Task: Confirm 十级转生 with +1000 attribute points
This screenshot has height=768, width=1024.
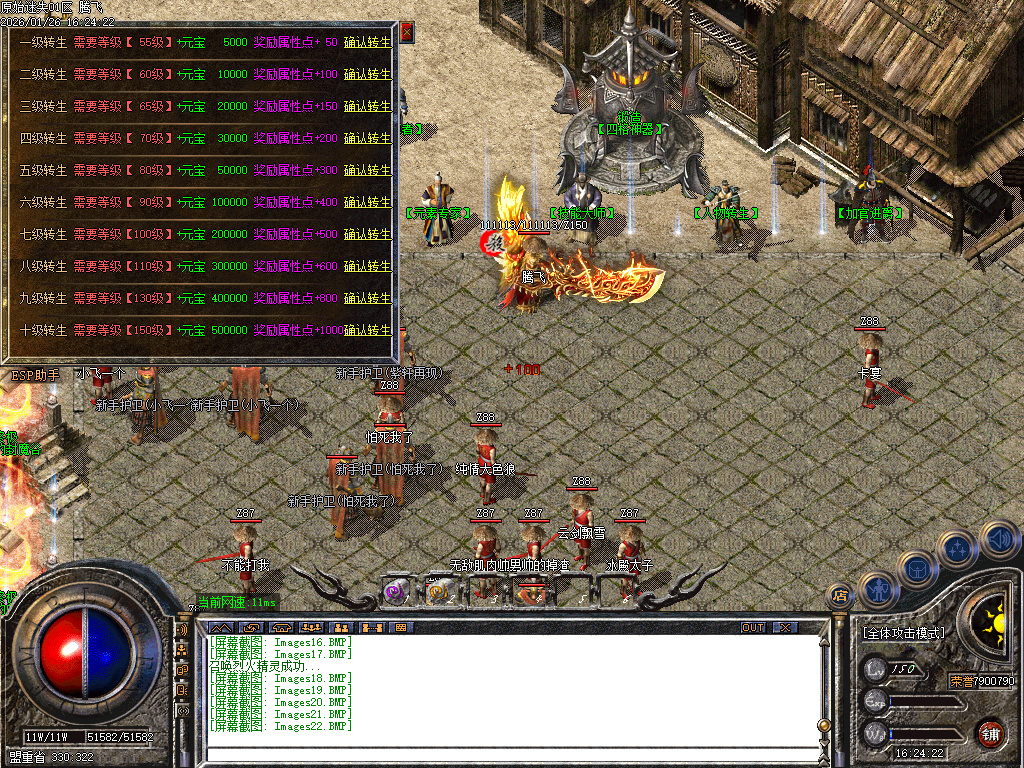Action: click(x=367, y=330)
